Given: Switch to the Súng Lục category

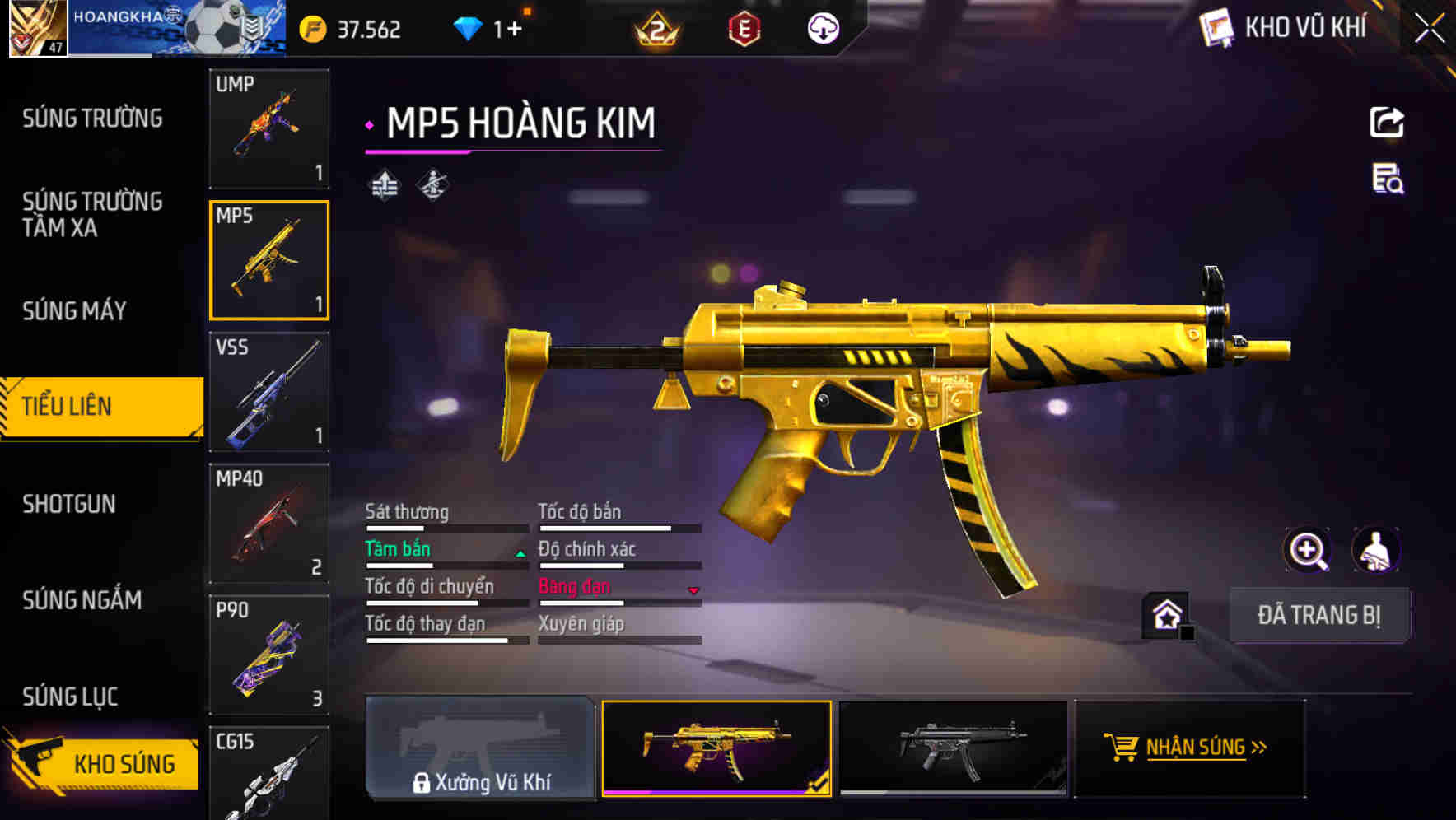Looking at the screenshot, I should (70, 697).
